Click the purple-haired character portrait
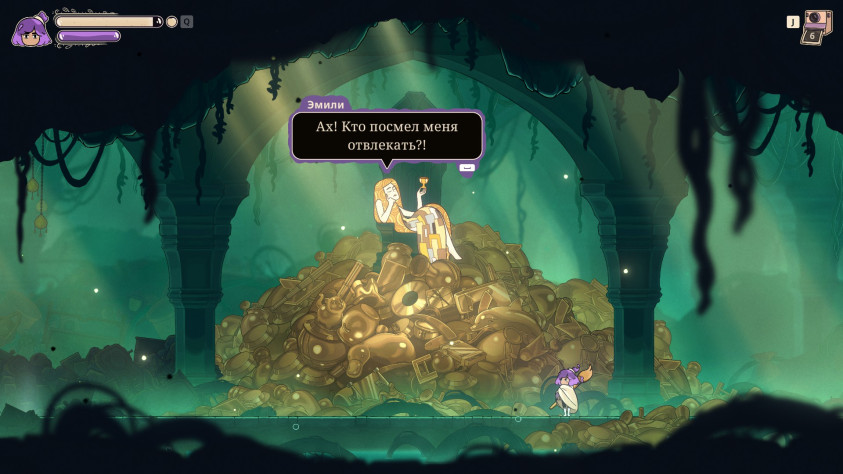The image size is (843, 474). tap(31, 31)
